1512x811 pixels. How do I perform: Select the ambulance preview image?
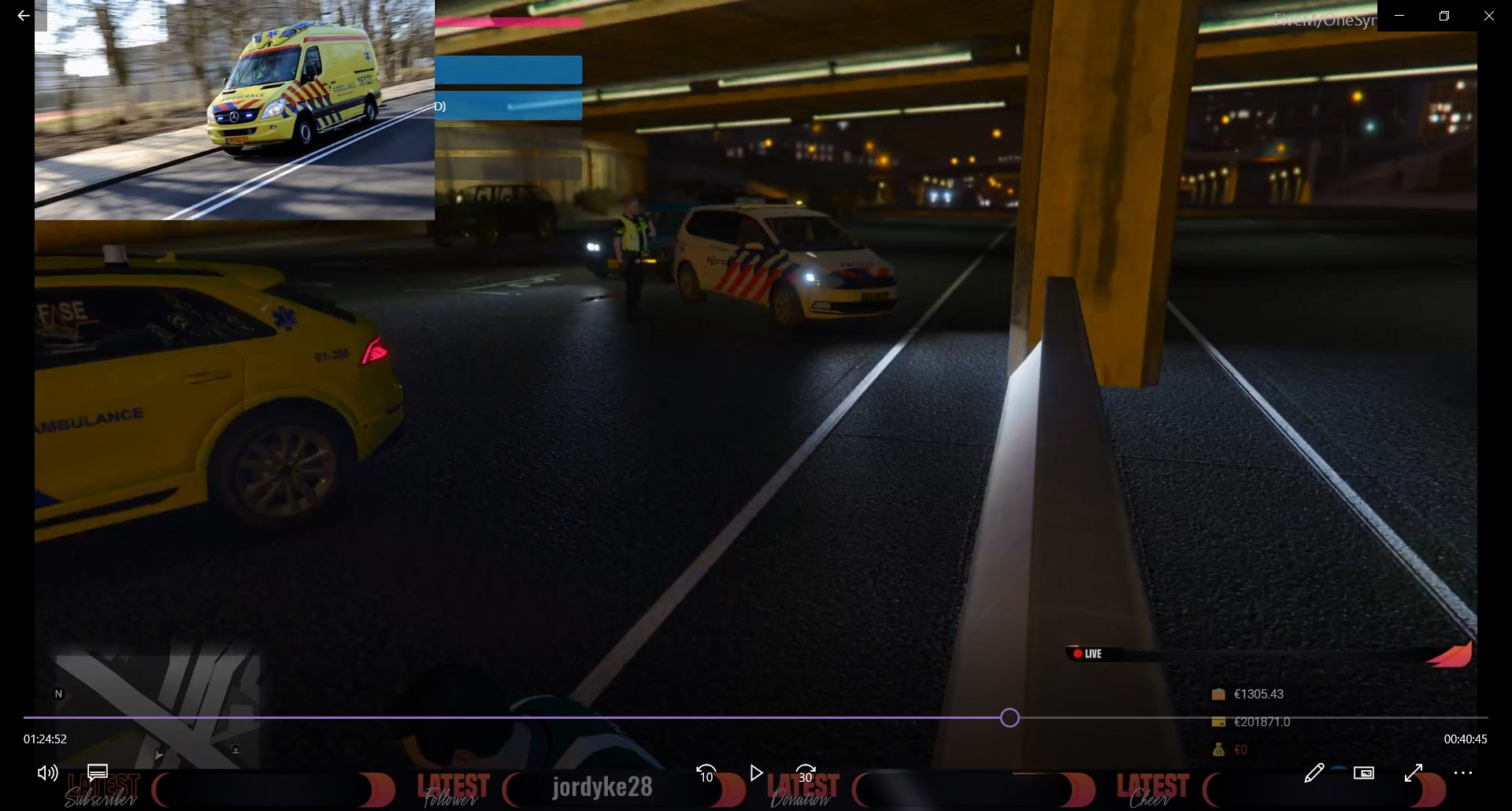(235, 110)
